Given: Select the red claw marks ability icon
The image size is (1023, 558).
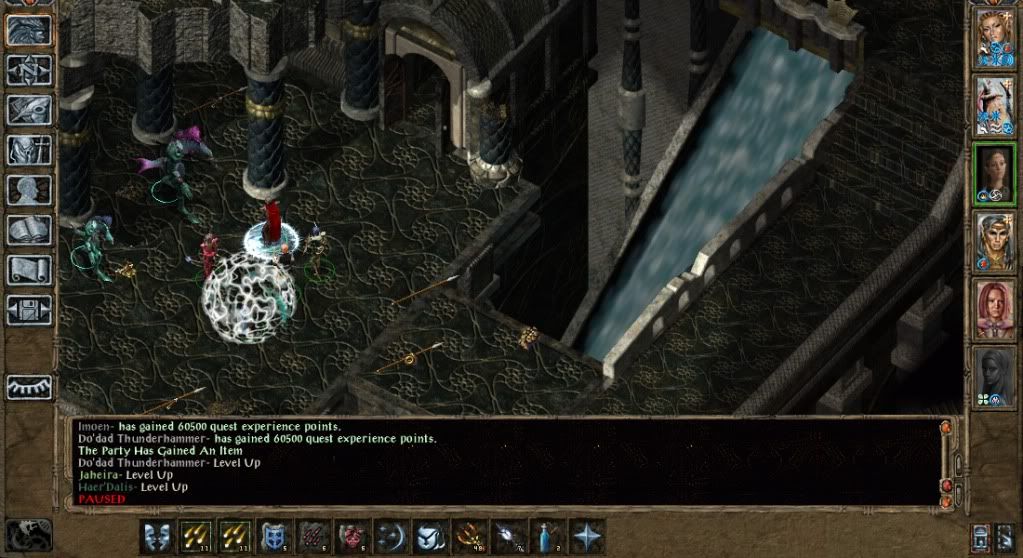Looking at the screenshot, I should (313, 535).
